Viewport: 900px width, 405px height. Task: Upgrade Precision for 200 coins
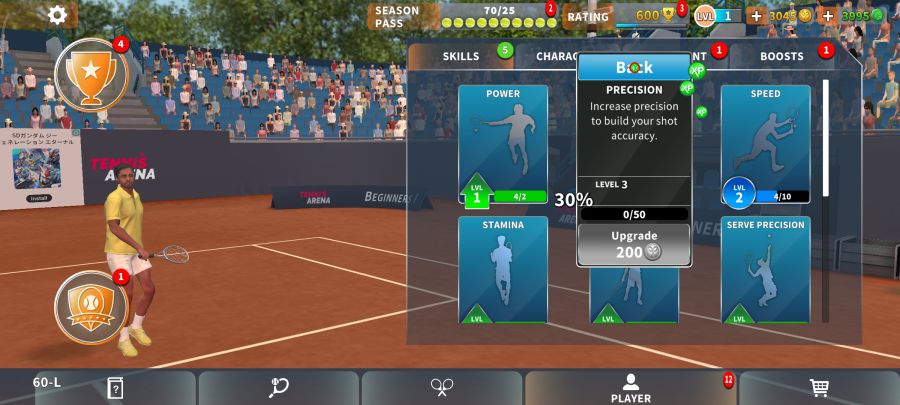pyautogui.click(x=634, y=244)
